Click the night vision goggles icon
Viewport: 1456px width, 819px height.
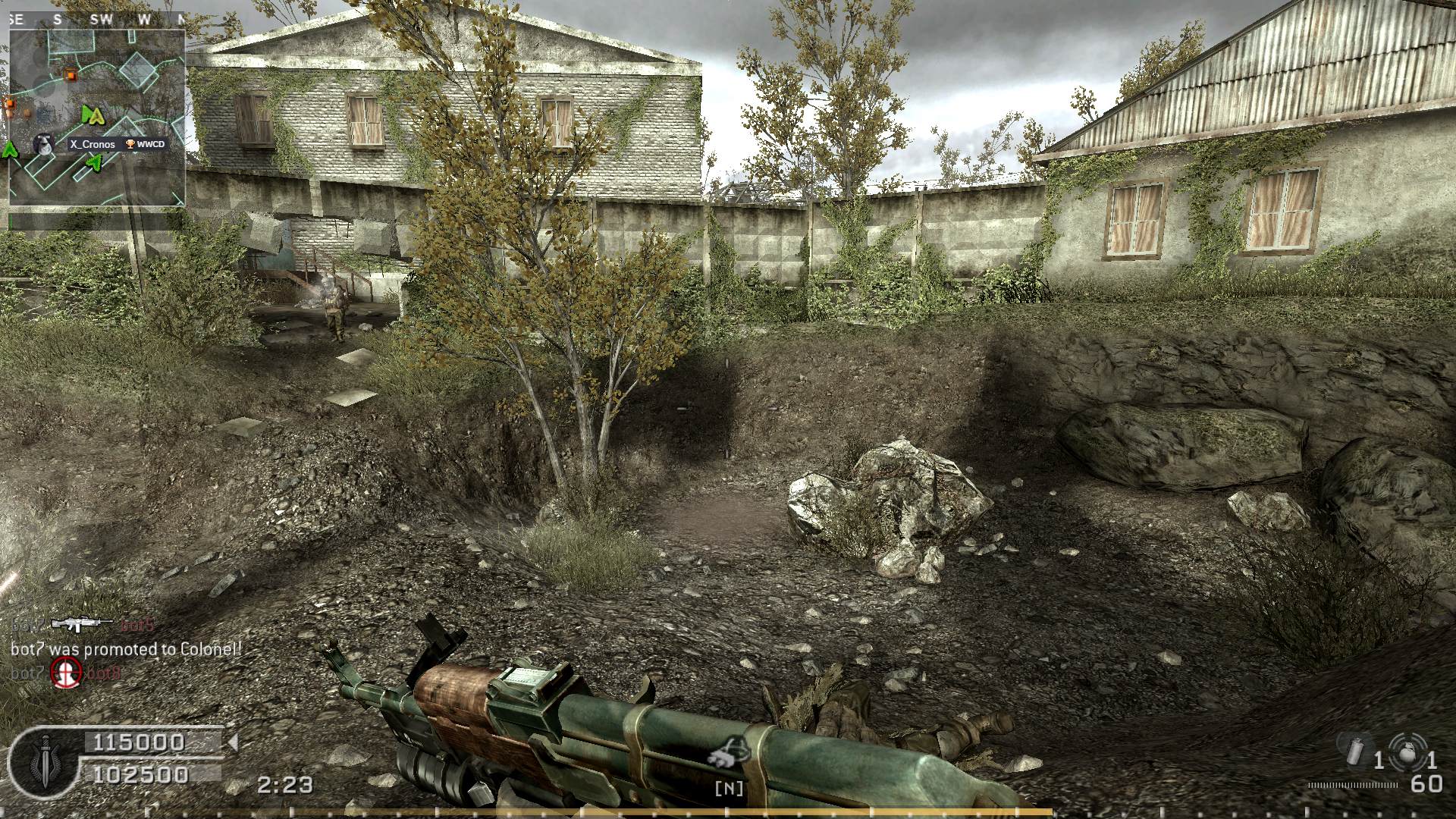[x=729, y=752]
